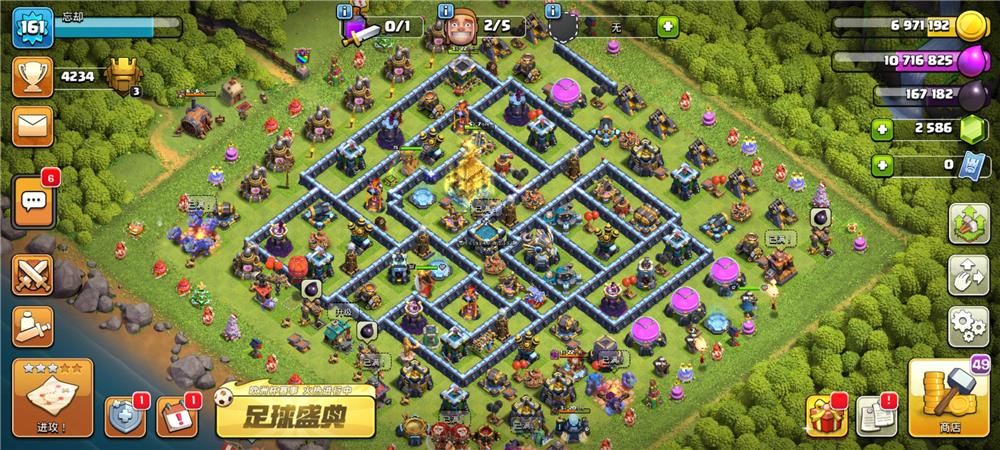Open the level 161 player profile badge

[30, 28]
